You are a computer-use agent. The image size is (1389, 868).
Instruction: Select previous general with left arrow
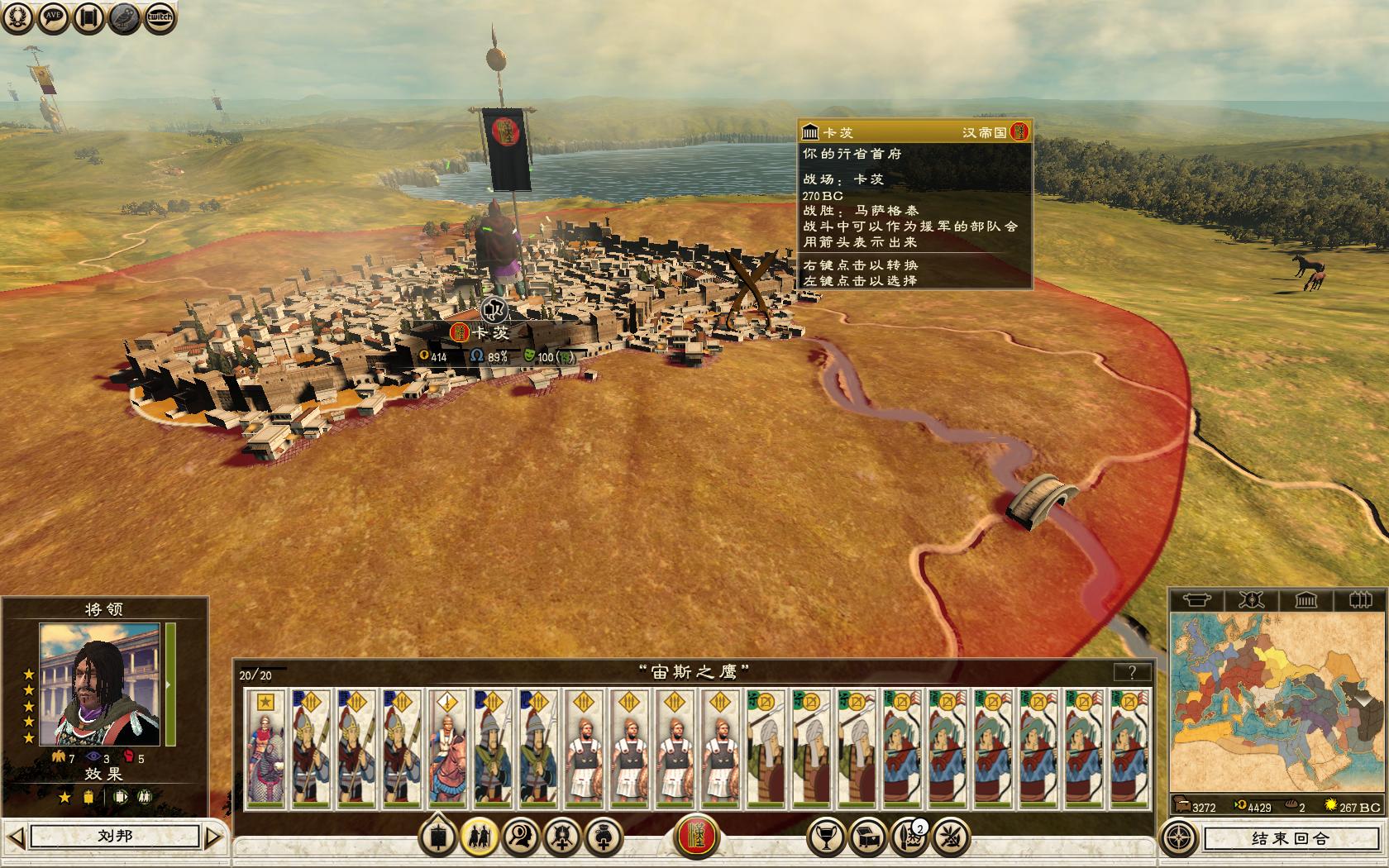click(16, 837)
